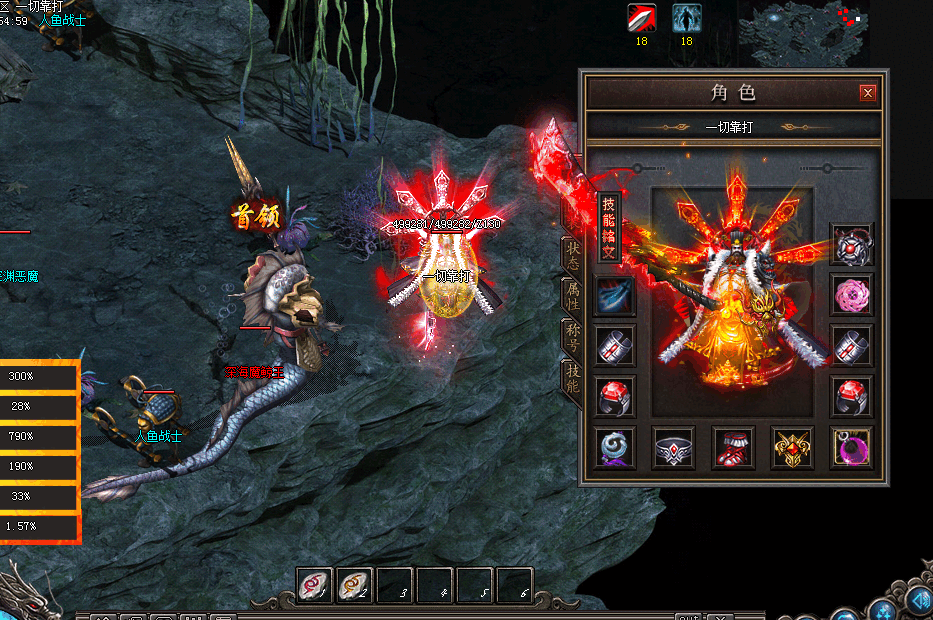Use the red rune in hotbar slot 1
Viewport: 933px width, 620px height.
click(x=315, y=585)
